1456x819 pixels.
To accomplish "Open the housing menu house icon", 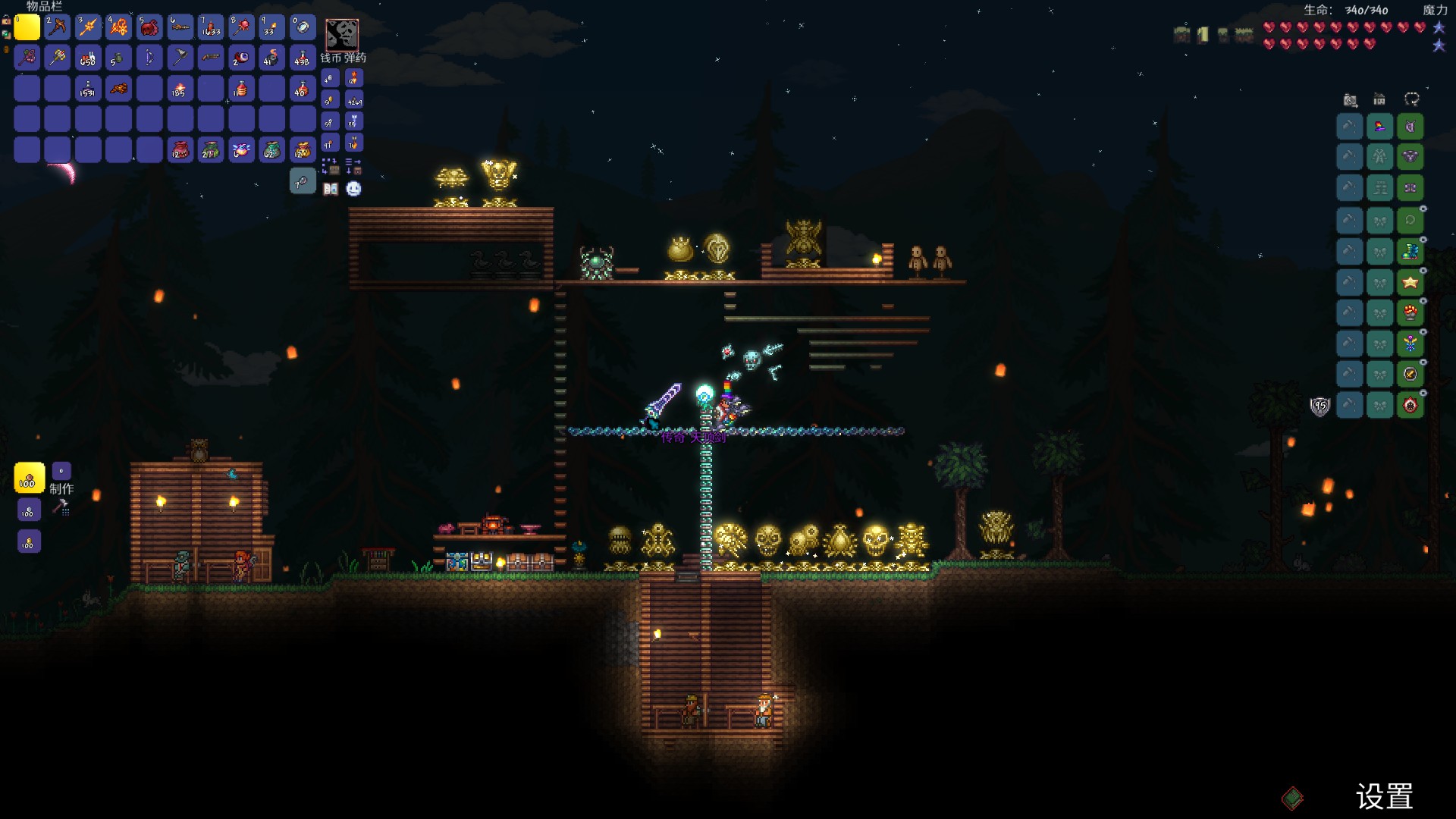I will (x=1379, y=100).
